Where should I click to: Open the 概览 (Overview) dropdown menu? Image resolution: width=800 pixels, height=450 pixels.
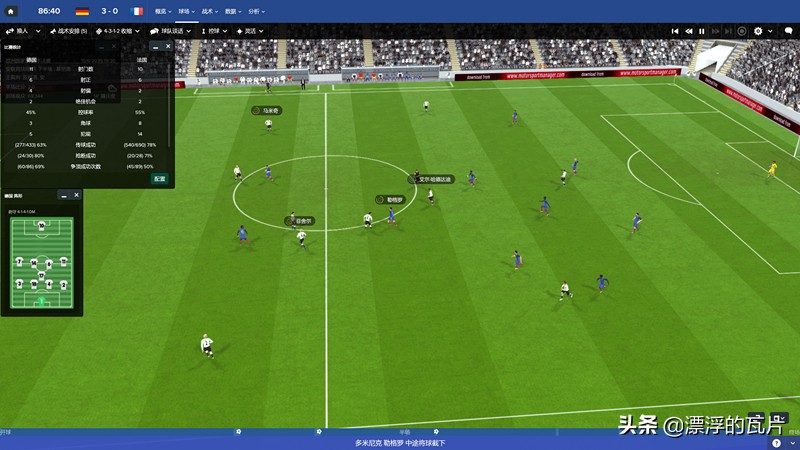[x=162, y=11]
